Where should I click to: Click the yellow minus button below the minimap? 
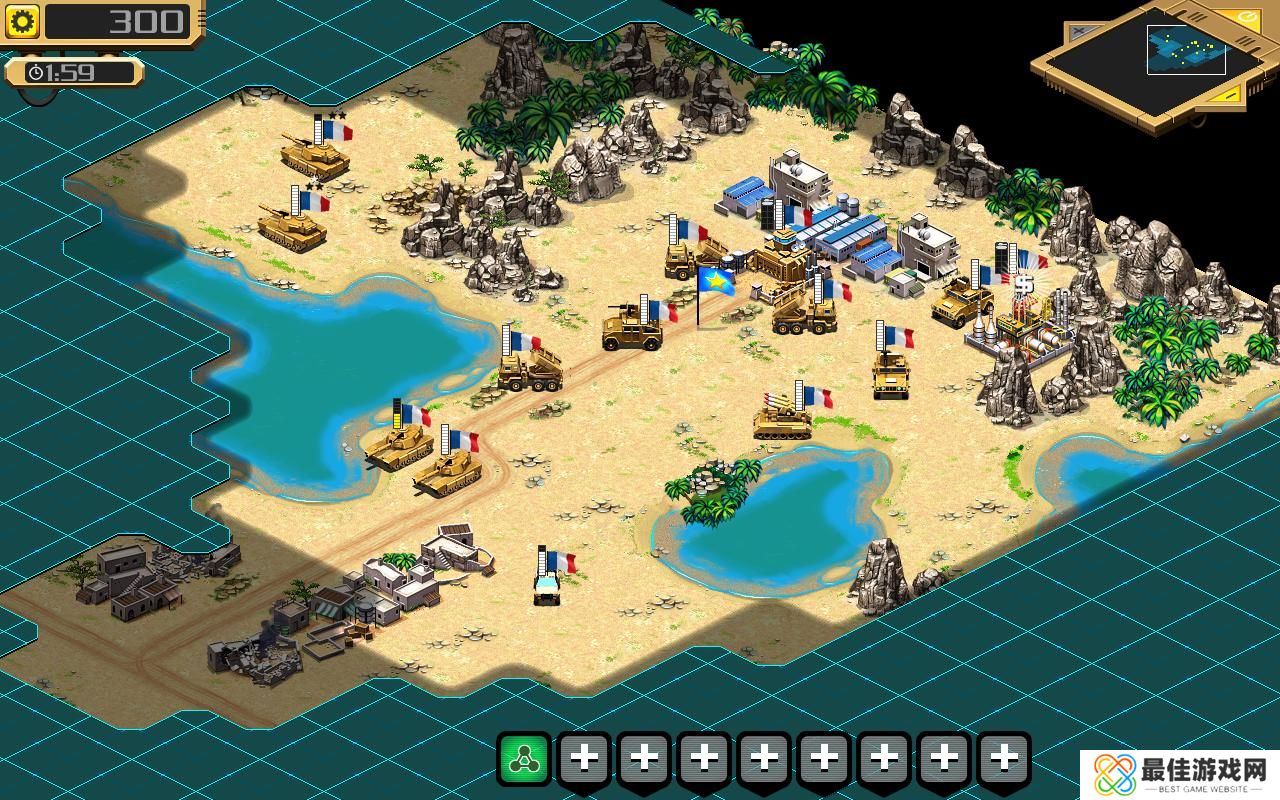click(1230, 94)
